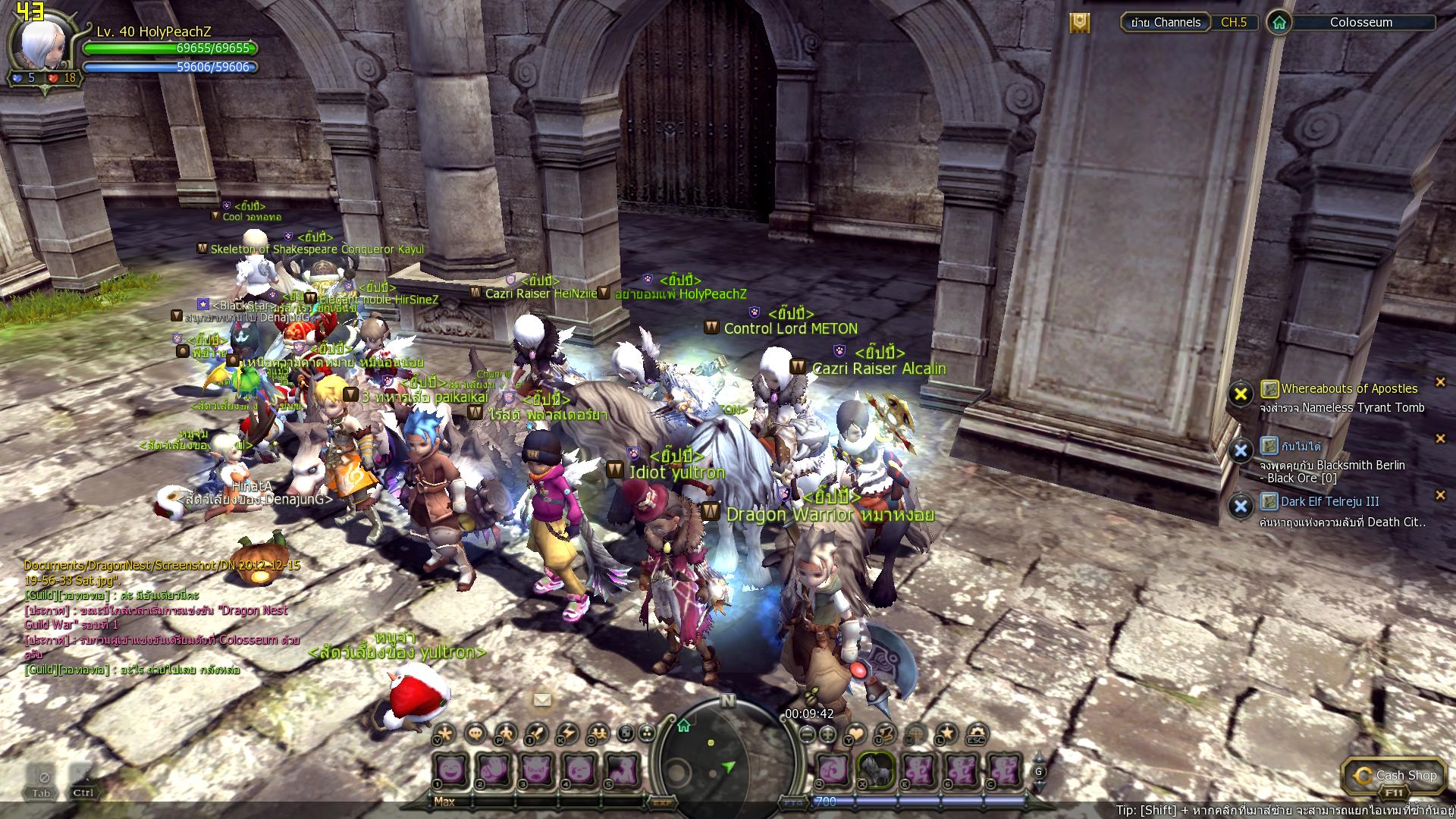The width and height of the screenshot is (1456, 819).
Task: Click the Channels move button
Action: [x=1166, y=23]
